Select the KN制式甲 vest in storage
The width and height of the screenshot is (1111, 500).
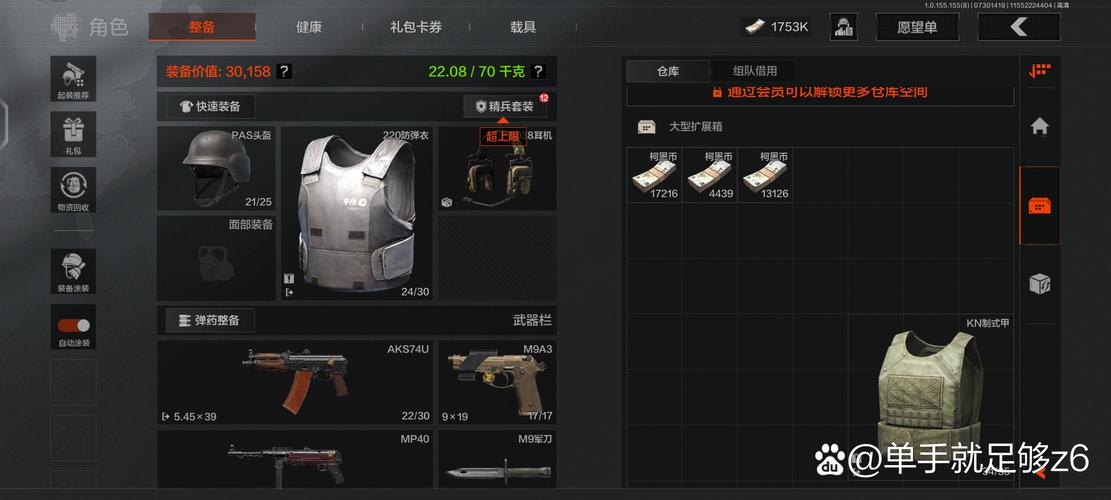pos(931,400)
